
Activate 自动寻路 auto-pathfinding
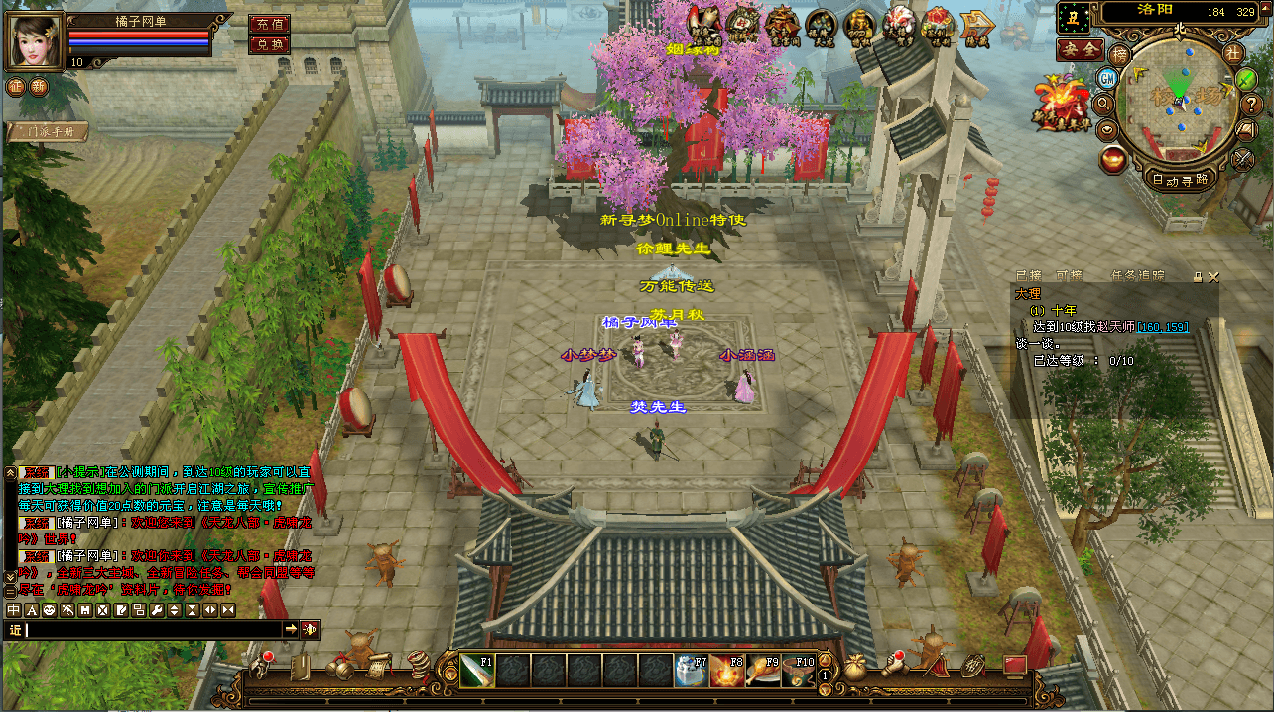click(x=1180, y=180)
